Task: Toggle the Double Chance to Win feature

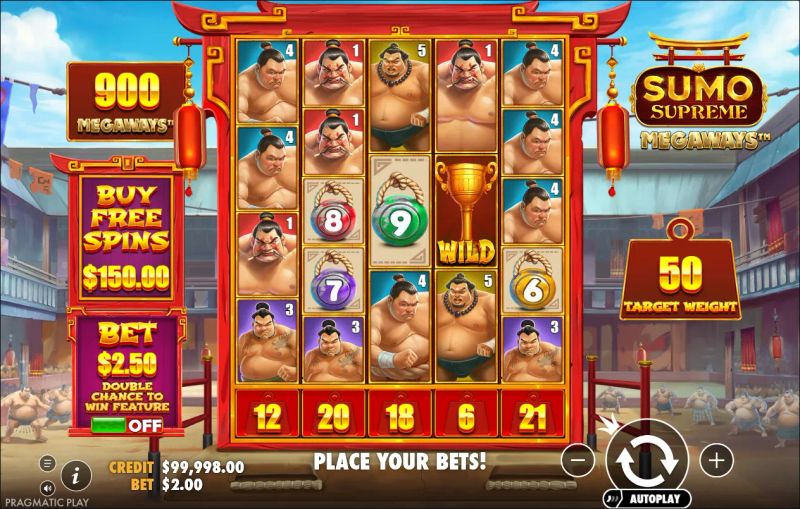Action: pos(126,424)
